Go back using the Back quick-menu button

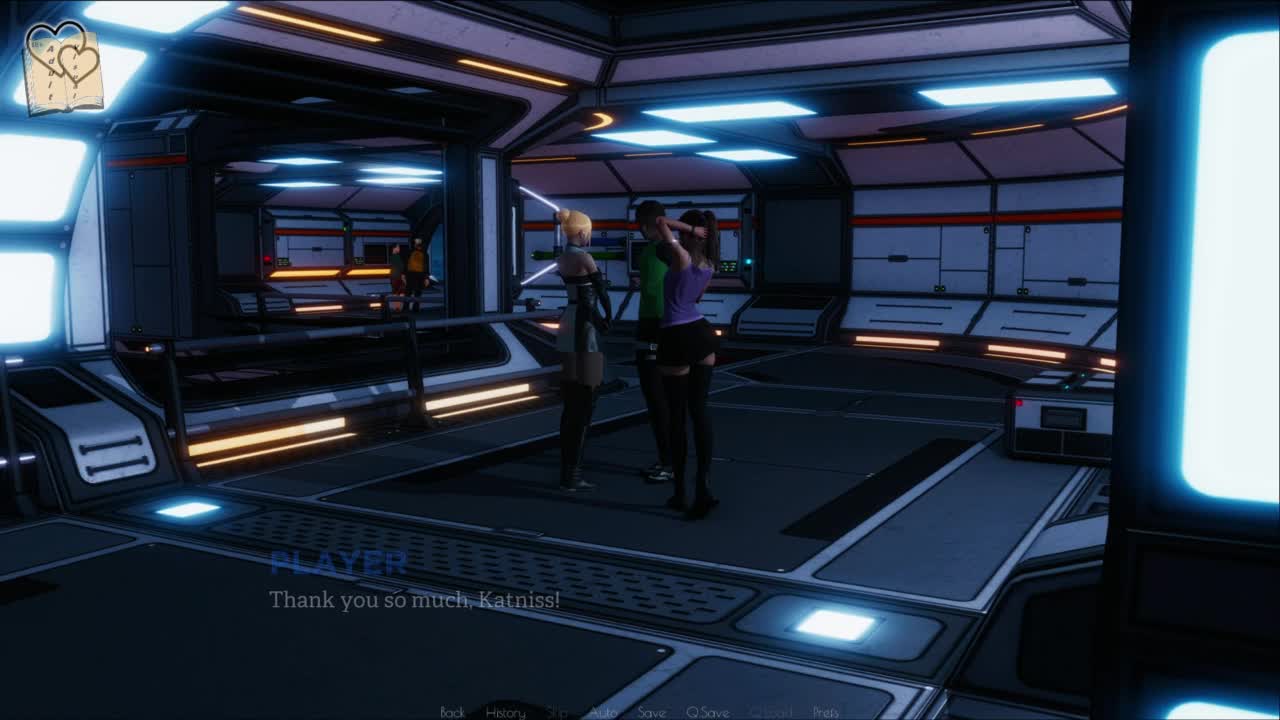pyautogui.click(x=452, y=712)
